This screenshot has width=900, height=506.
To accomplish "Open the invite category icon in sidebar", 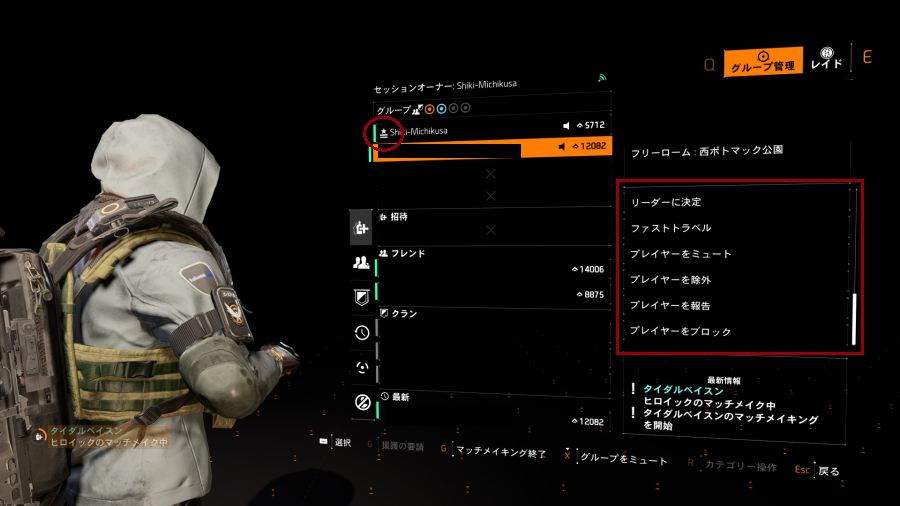I will click(361, 229).
